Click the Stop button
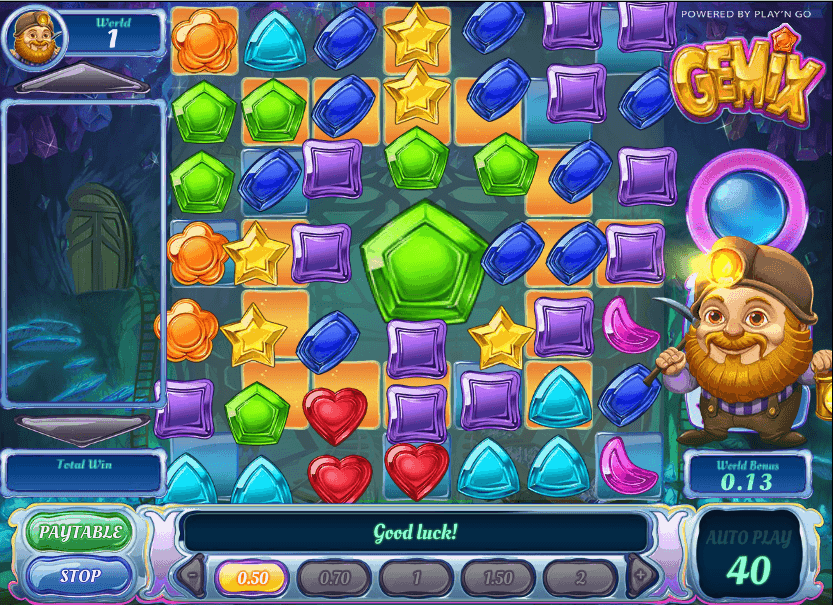Viewport: 833px width, 605px height. point(79,576)
